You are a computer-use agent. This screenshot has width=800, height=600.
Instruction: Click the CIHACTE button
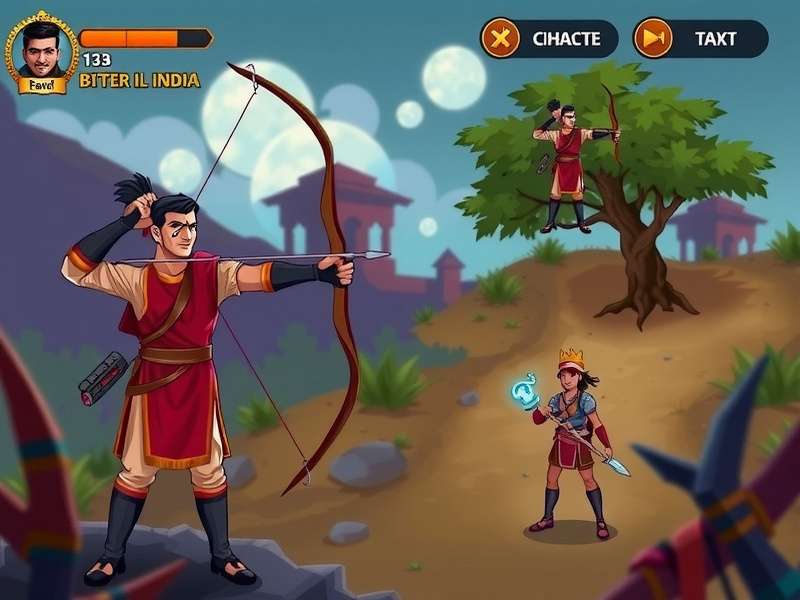pyautogui.click(x=549, y=39)
